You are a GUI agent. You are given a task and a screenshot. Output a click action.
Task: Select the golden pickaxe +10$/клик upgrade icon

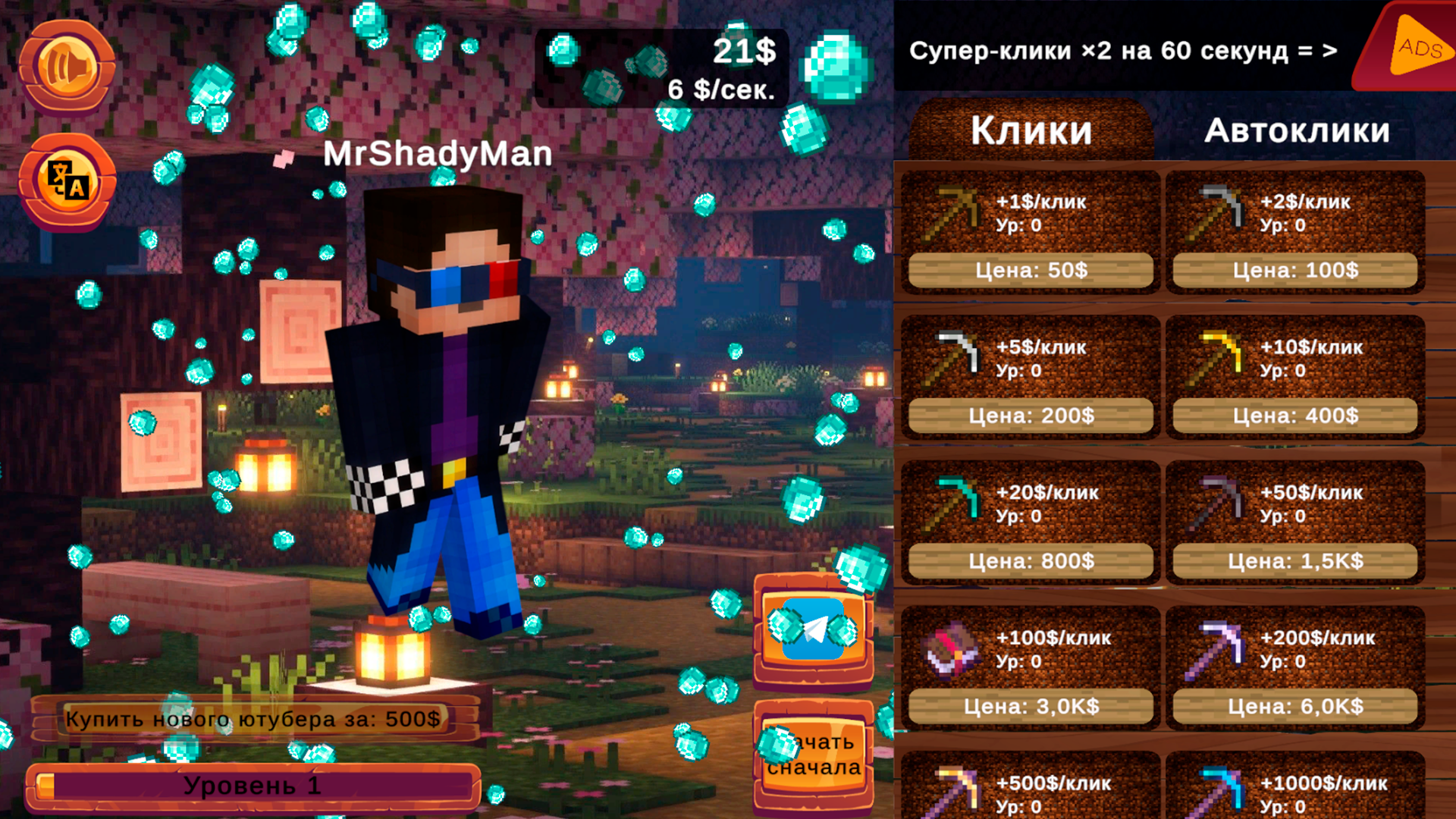tap(1221, 356)
